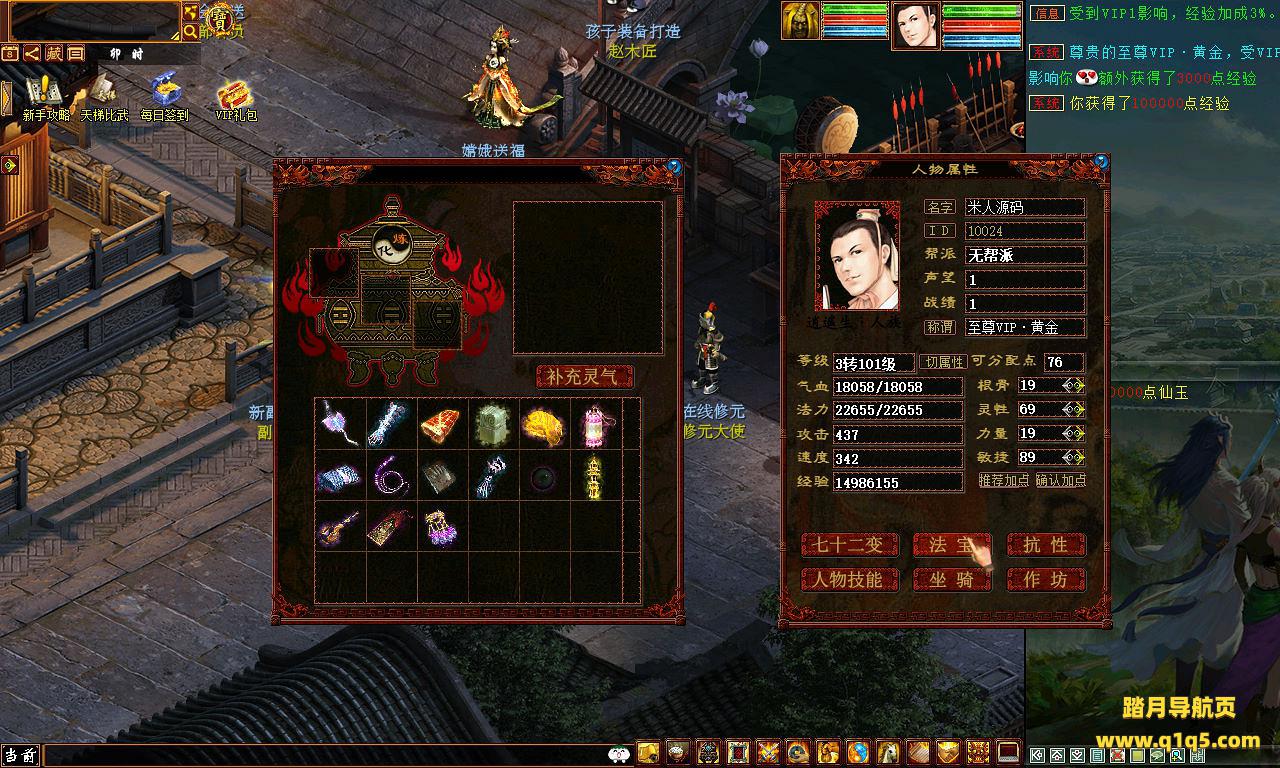Screen dimensions: 1280x768
Task: Open the 作坊 workshop
Action: pyautogui.click(x=1045, y=580)
